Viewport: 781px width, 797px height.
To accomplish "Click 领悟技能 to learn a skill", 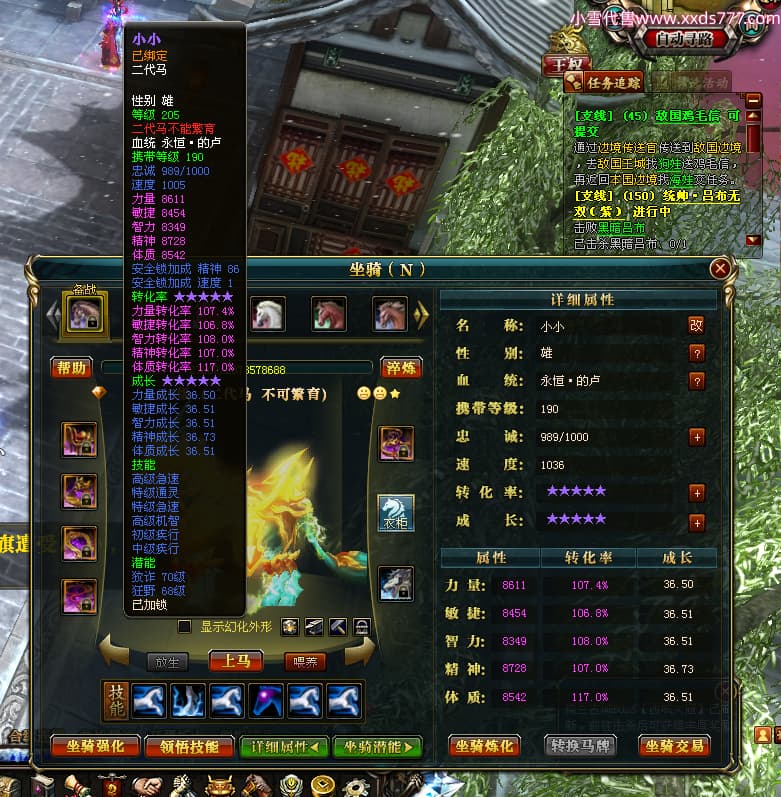I will (x=188, y=746).
